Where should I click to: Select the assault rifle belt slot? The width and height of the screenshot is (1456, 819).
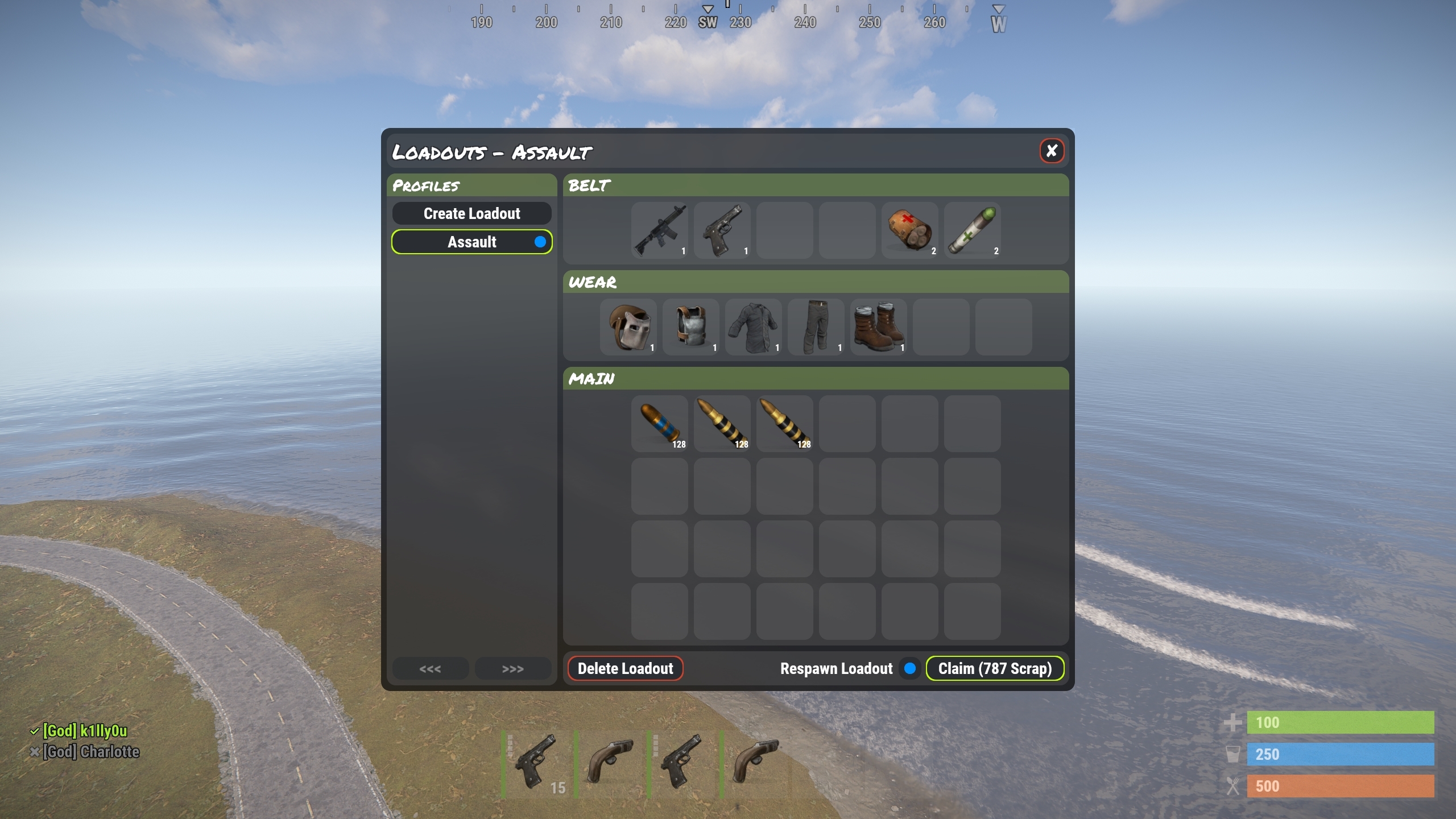click(x=659, y=230)
